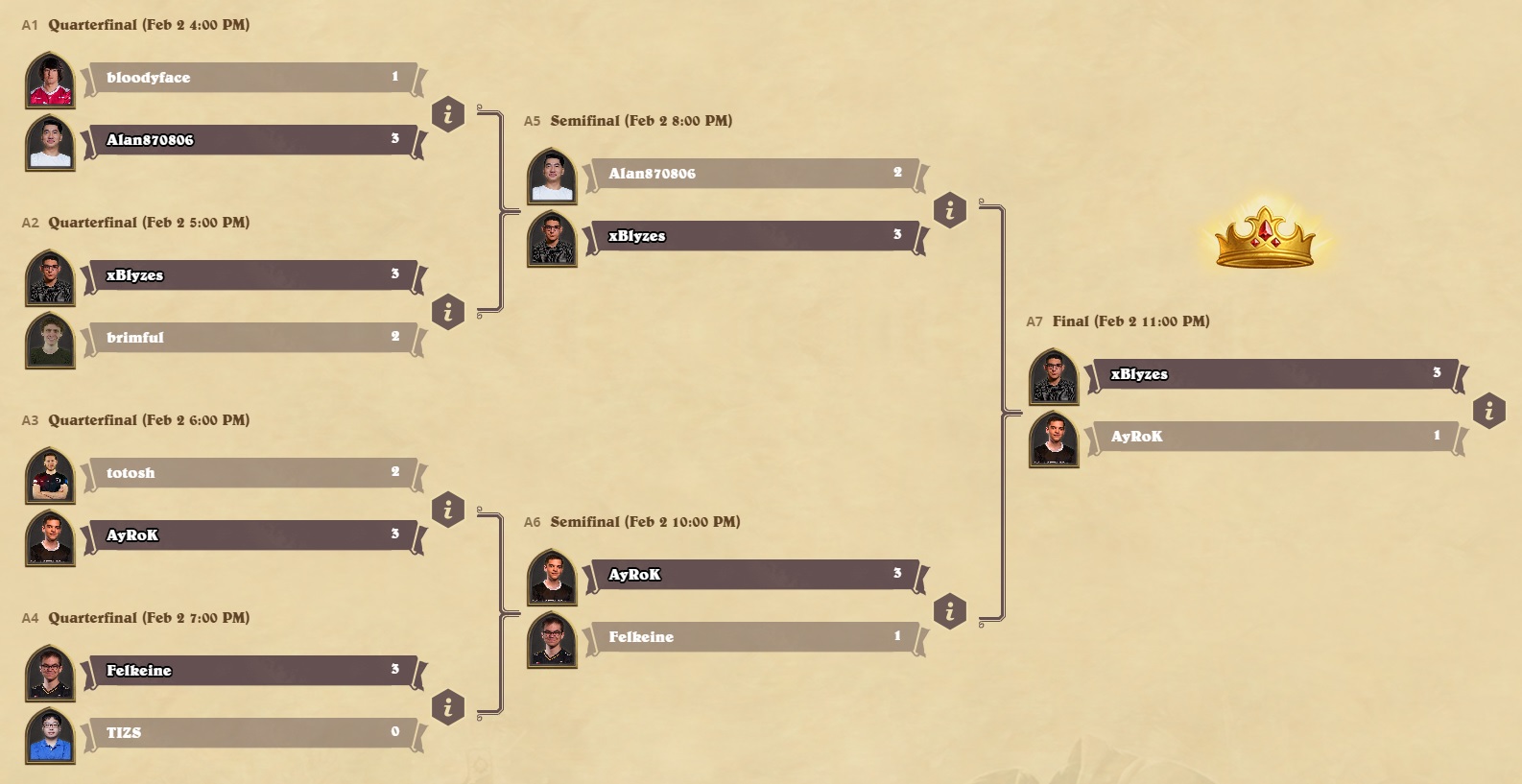Choose the brimful player row

[x=251, y=338]
